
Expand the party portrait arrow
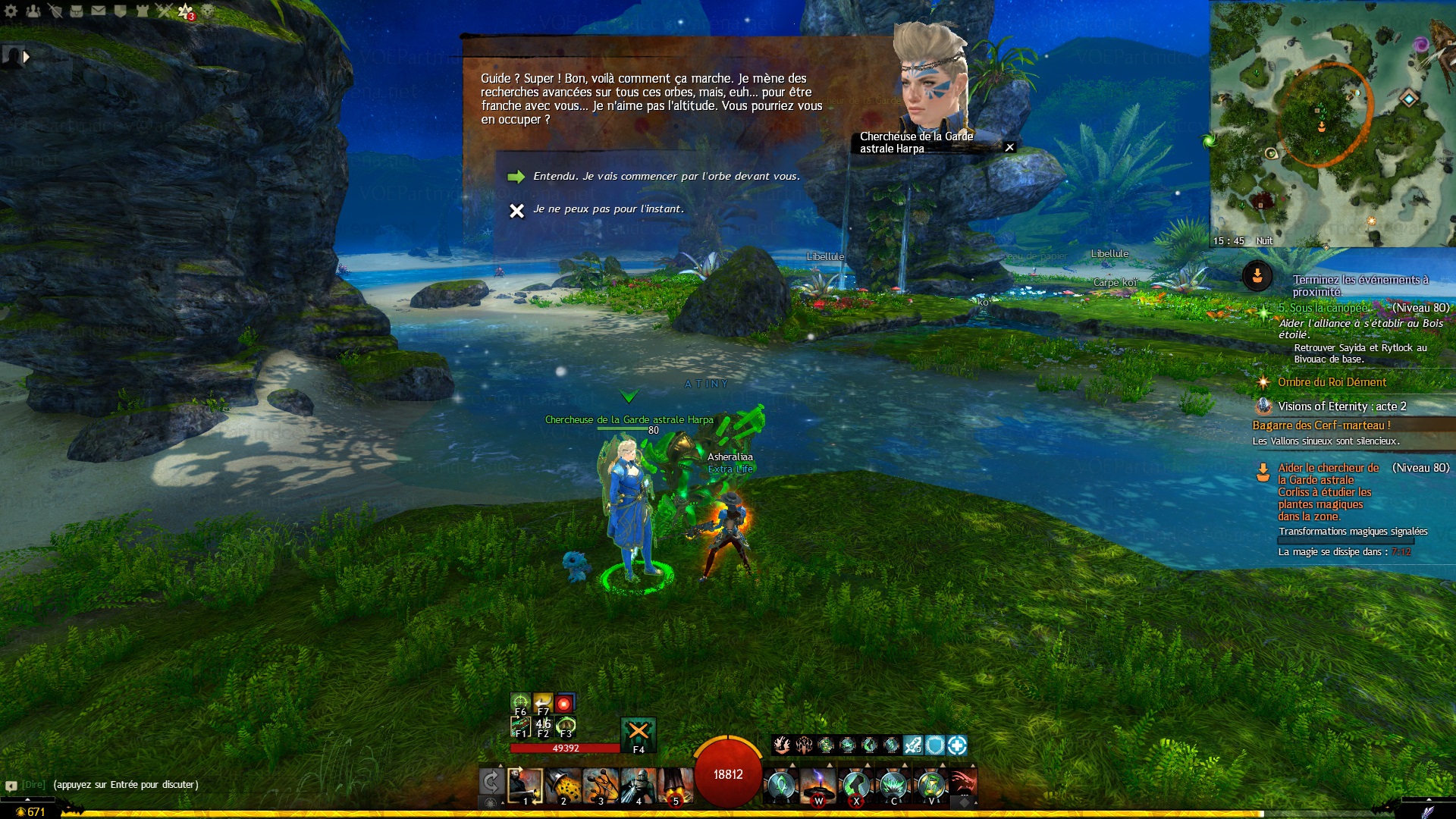(27, 57)
